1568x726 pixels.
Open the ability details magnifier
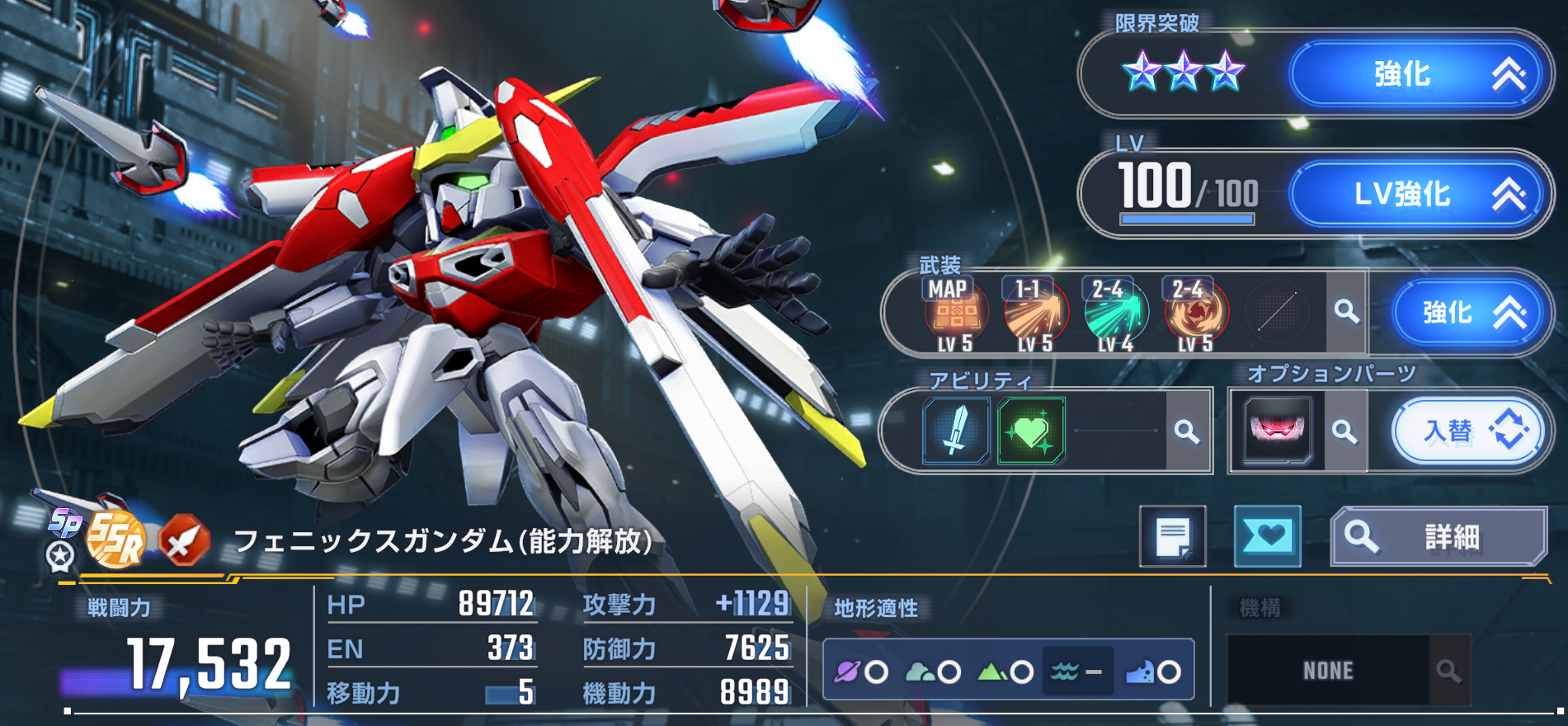pyautogui.click(x=1187, y=431)
